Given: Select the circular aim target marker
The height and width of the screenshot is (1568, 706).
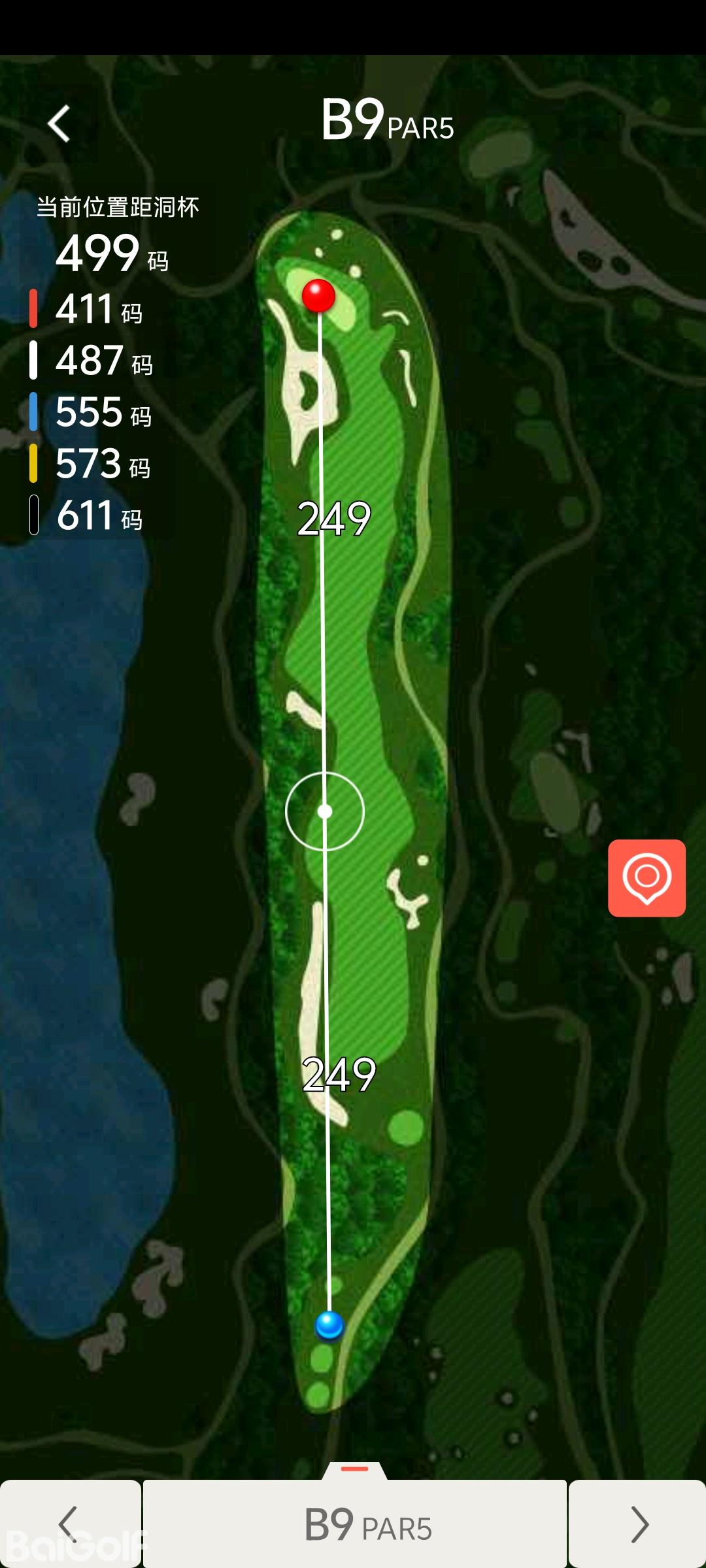Looking at the screenshot, I should click(x=325, y=811).
